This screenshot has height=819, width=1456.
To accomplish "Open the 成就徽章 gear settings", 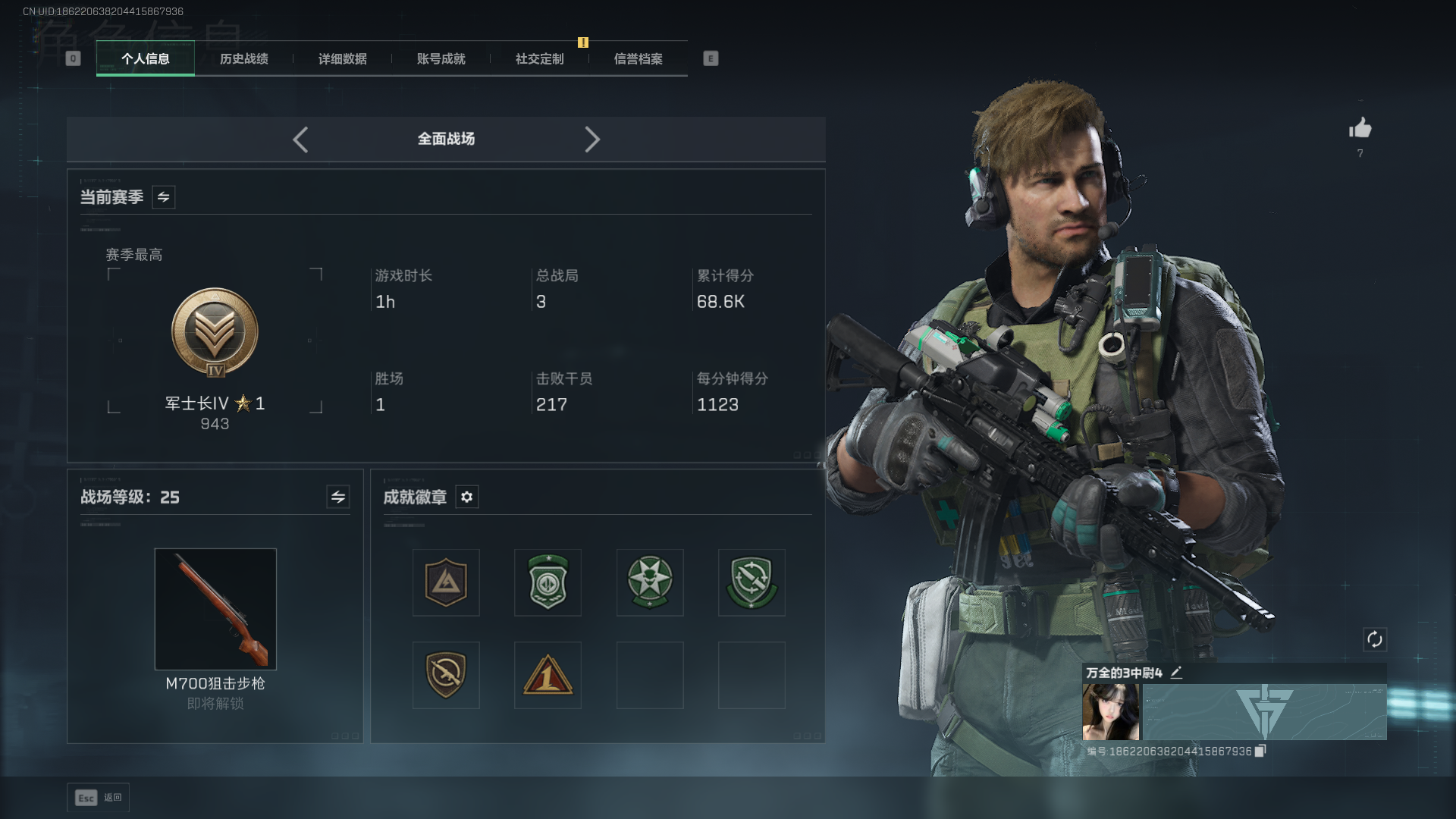I will (466, 497).
